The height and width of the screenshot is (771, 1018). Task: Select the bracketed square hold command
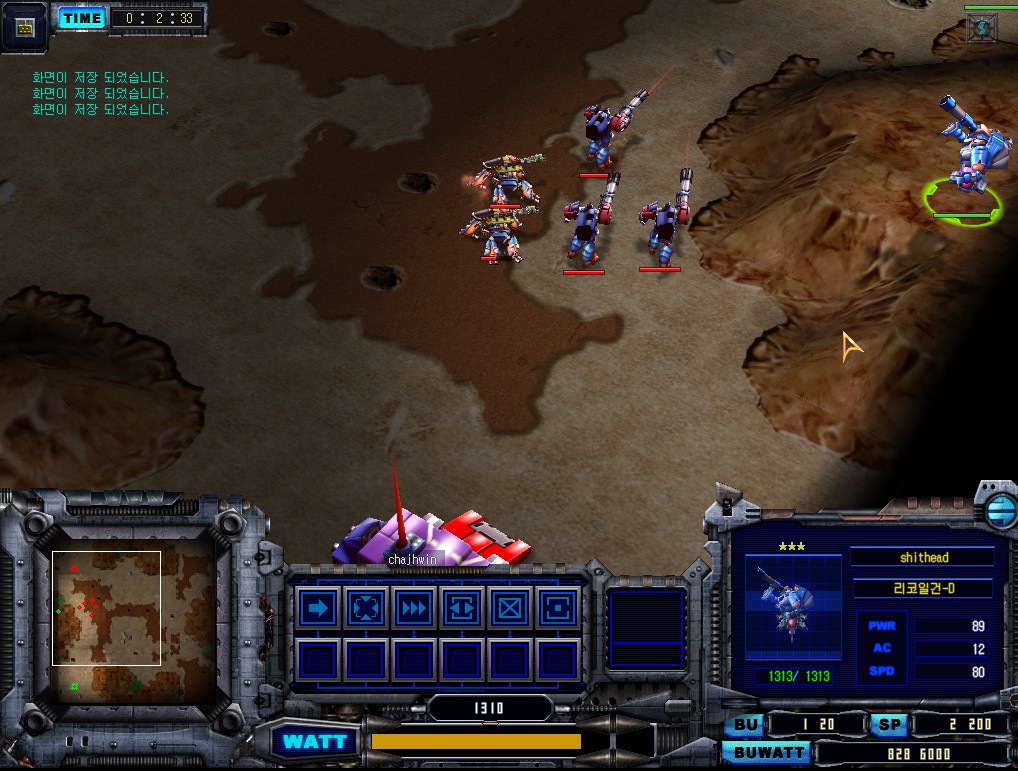tap(557, 608)
